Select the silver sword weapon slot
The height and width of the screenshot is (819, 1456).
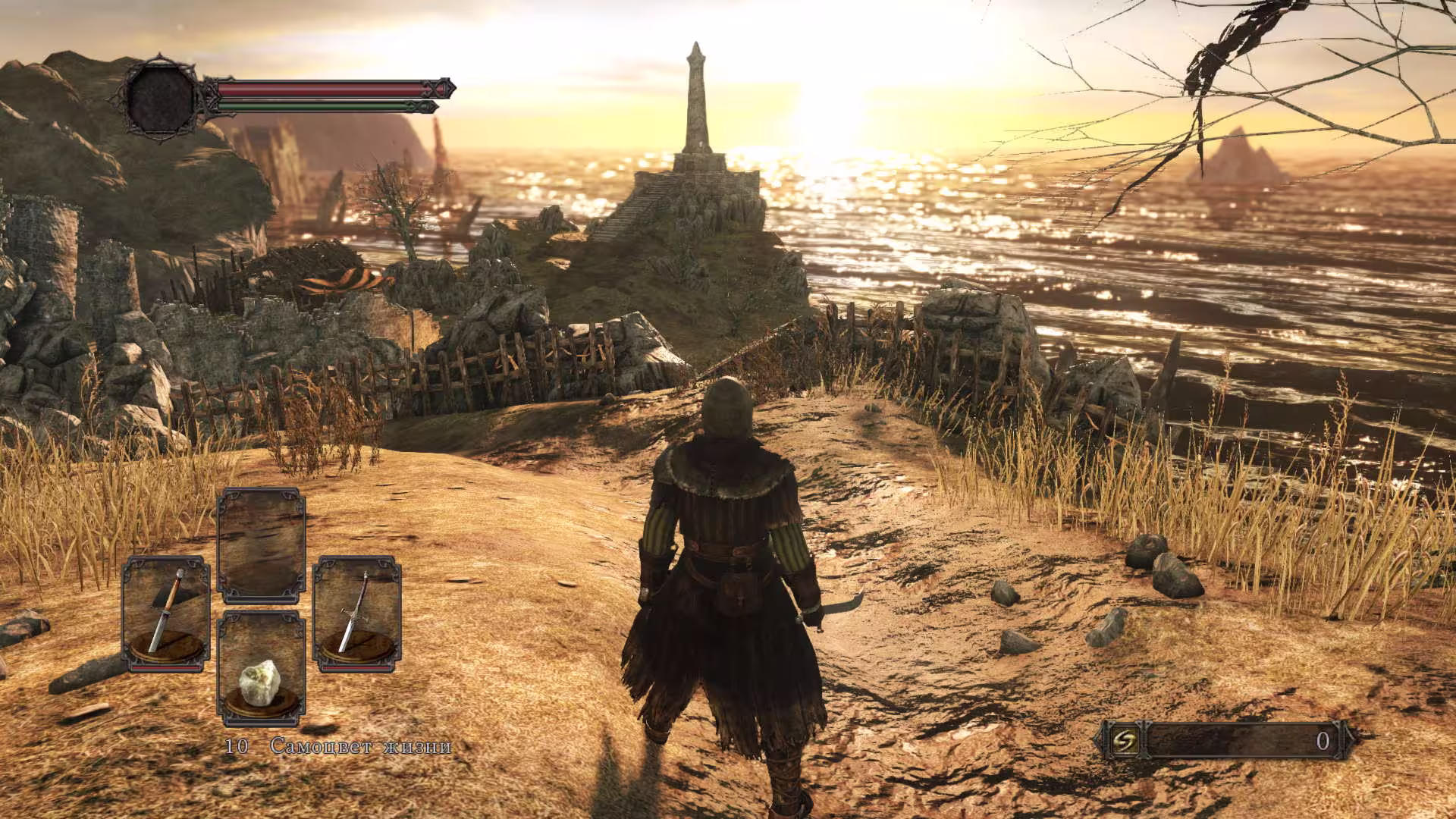point(356,613)
